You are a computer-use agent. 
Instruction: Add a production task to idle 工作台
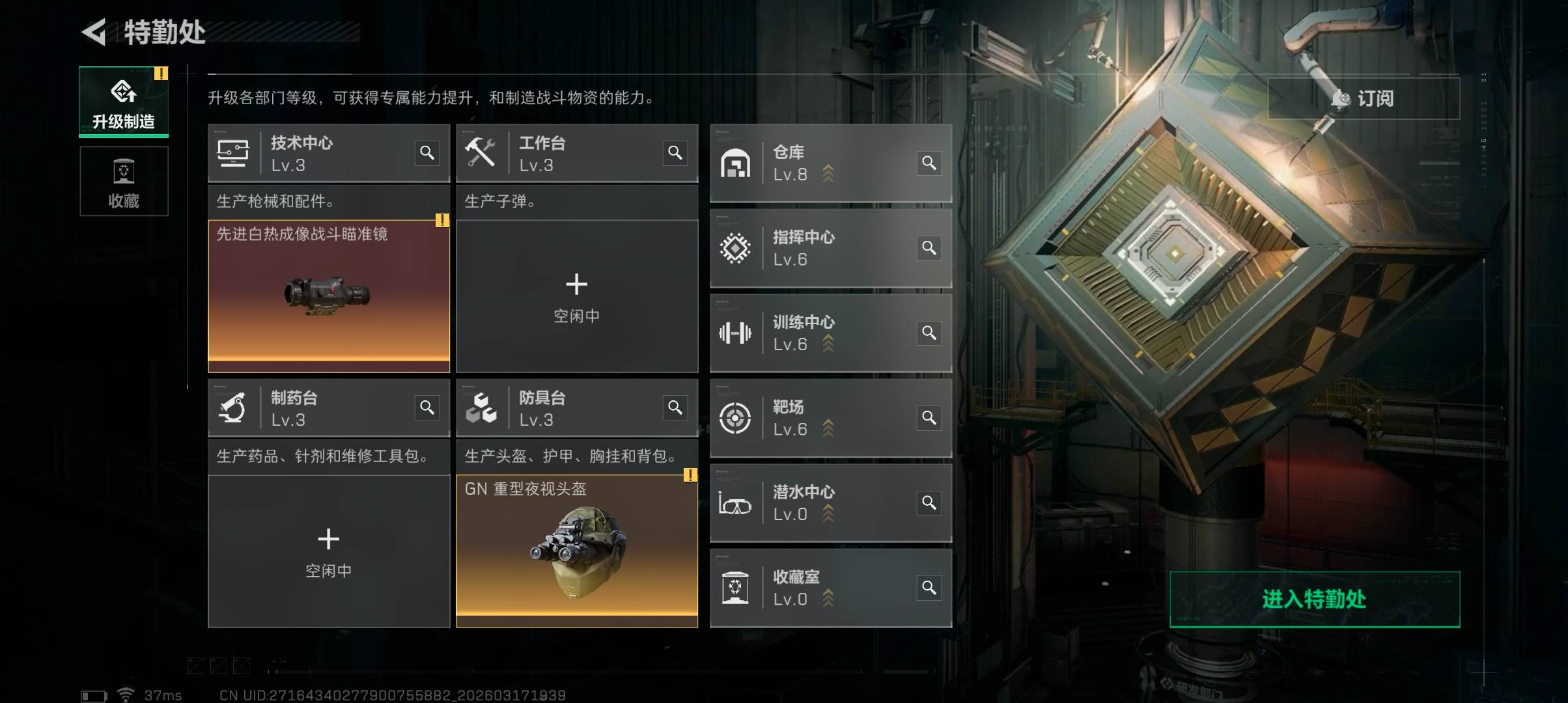pyautogui.click(x=576, y=296)
